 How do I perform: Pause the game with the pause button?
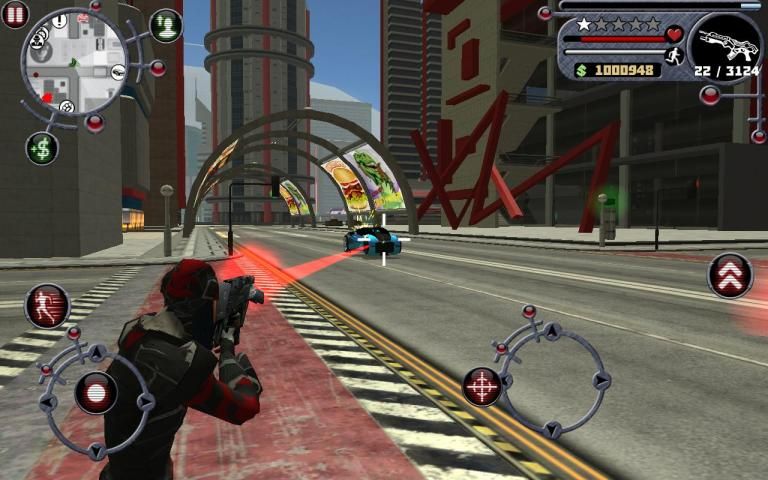[x=15, y=15]
